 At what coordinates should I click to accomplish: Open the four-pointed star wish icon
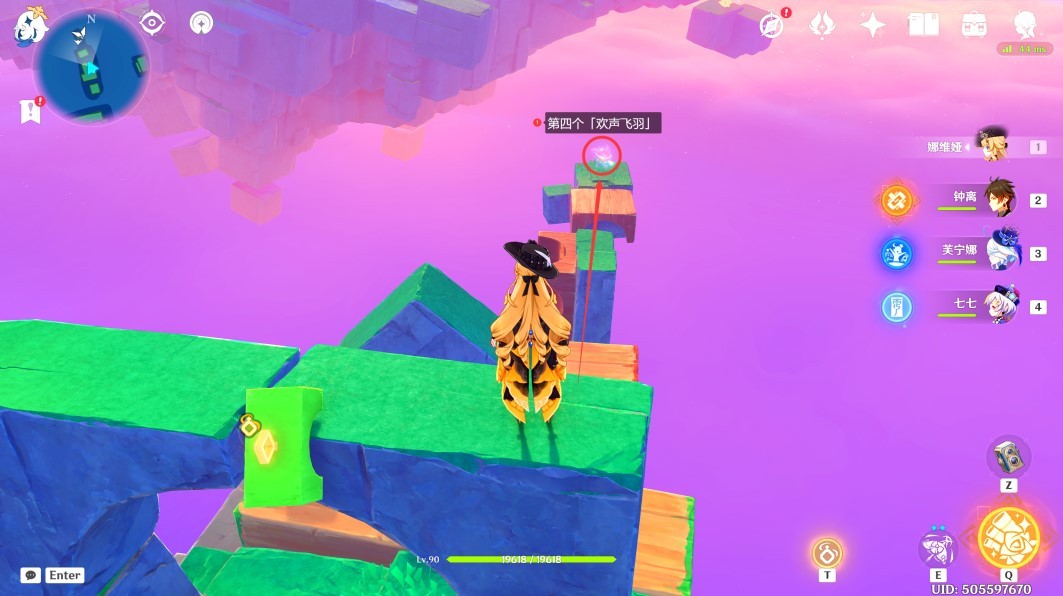tap(873, 26)
